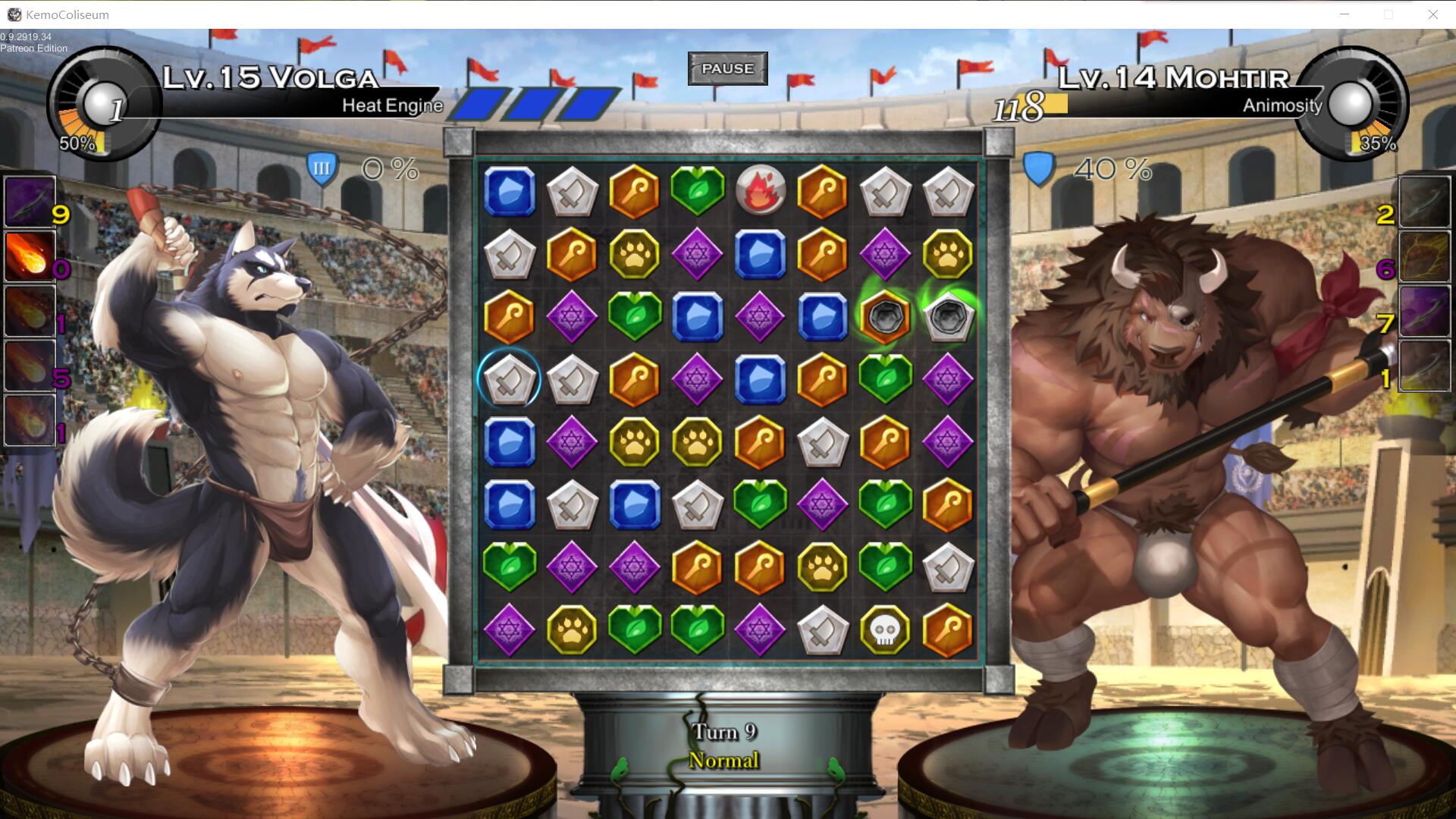
Task: Inspect Mohtir's yellow lightning skill showing 6
Action: 1423,256
